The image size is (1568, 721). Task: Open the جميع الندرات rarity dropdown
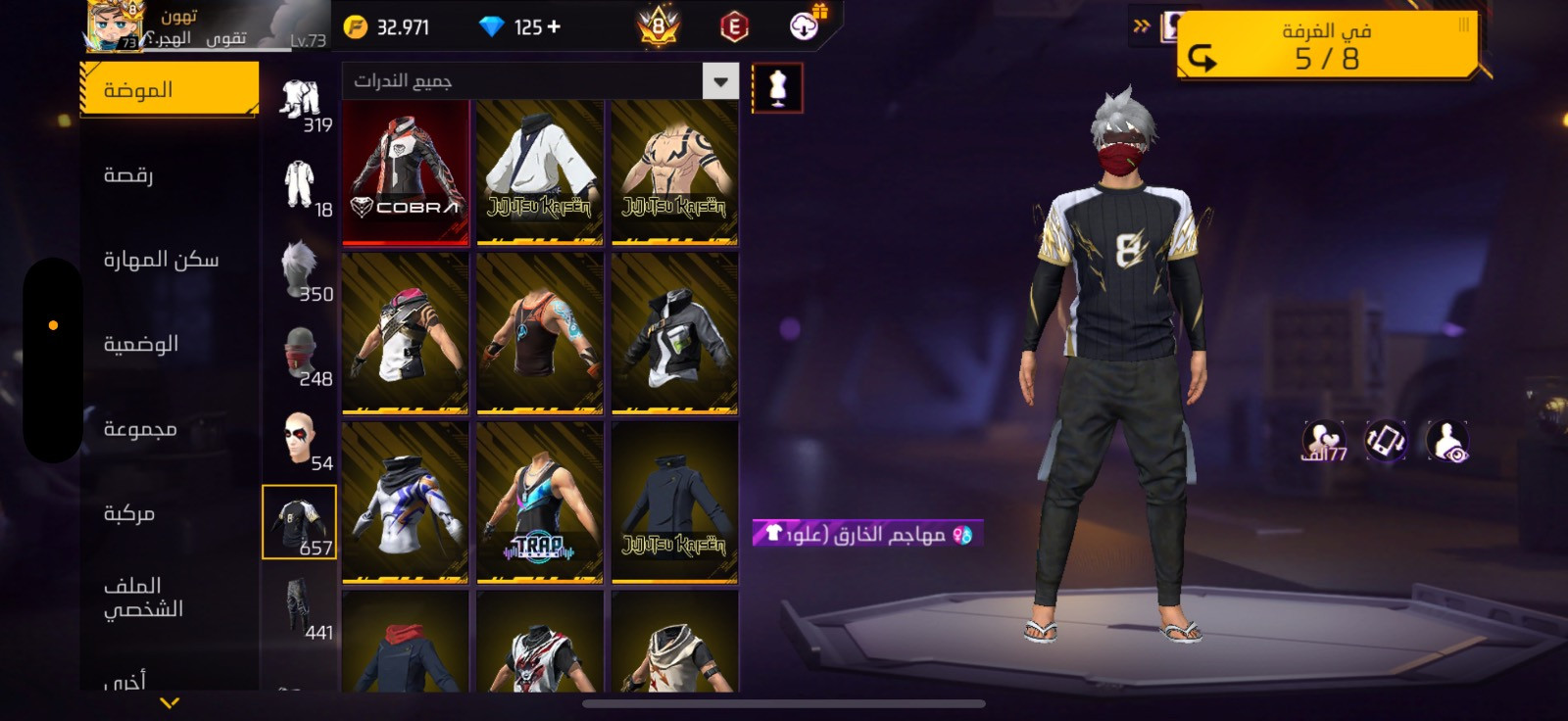(x=540, y=81)
